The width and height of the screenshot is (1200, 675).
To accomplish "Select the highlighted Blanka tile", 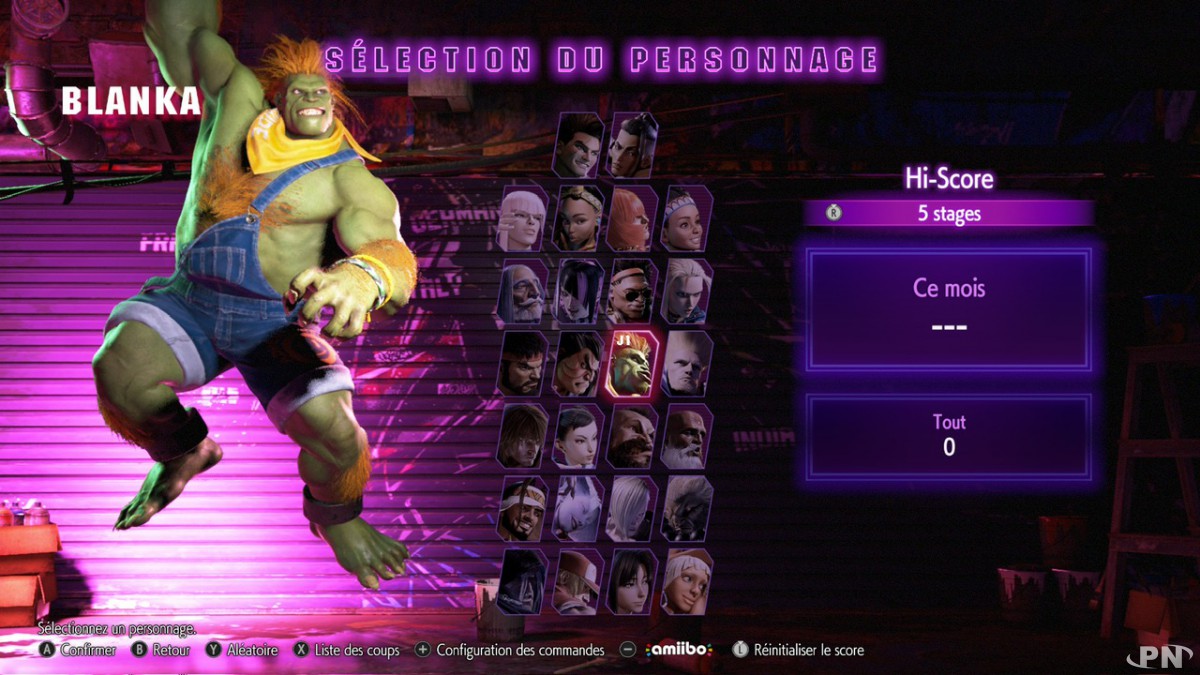I will [x=633, y=364].
